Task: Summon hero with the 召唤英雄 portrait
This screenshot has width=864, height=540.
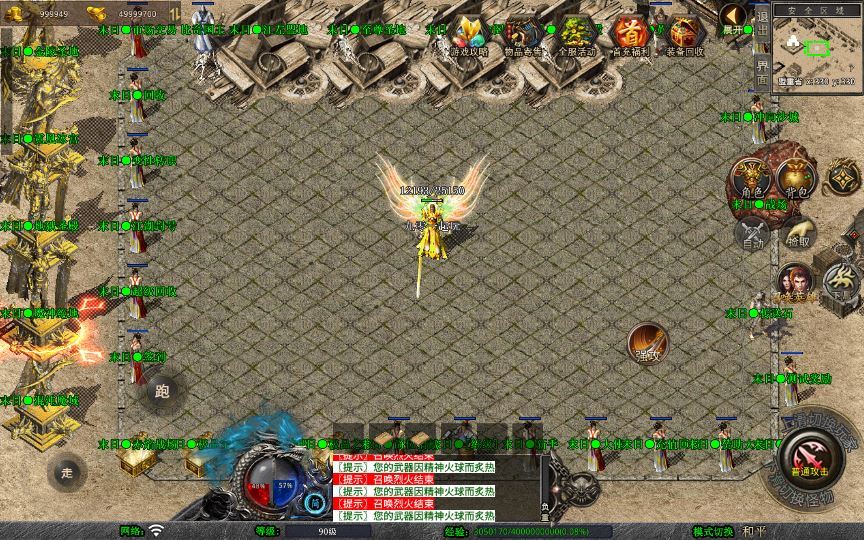Action: pos(797,283)
